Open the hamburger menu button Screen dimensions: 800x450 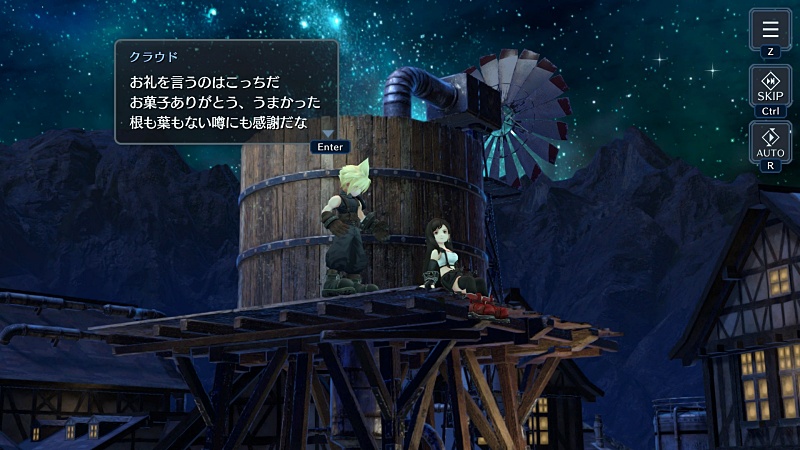pos(770,29)
